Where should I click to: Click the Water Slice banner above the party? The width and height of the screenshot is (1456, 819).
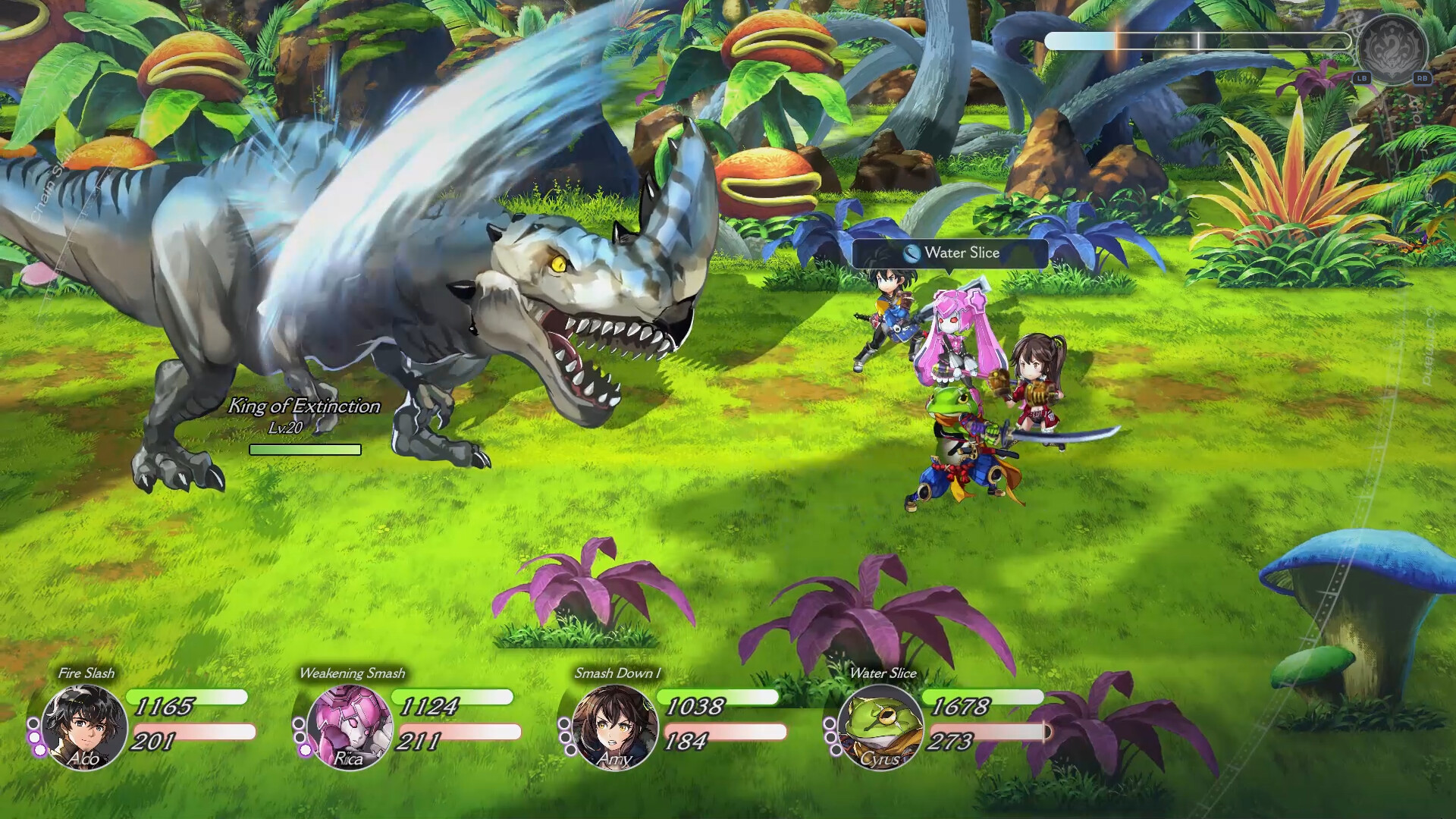coord(950,256)
